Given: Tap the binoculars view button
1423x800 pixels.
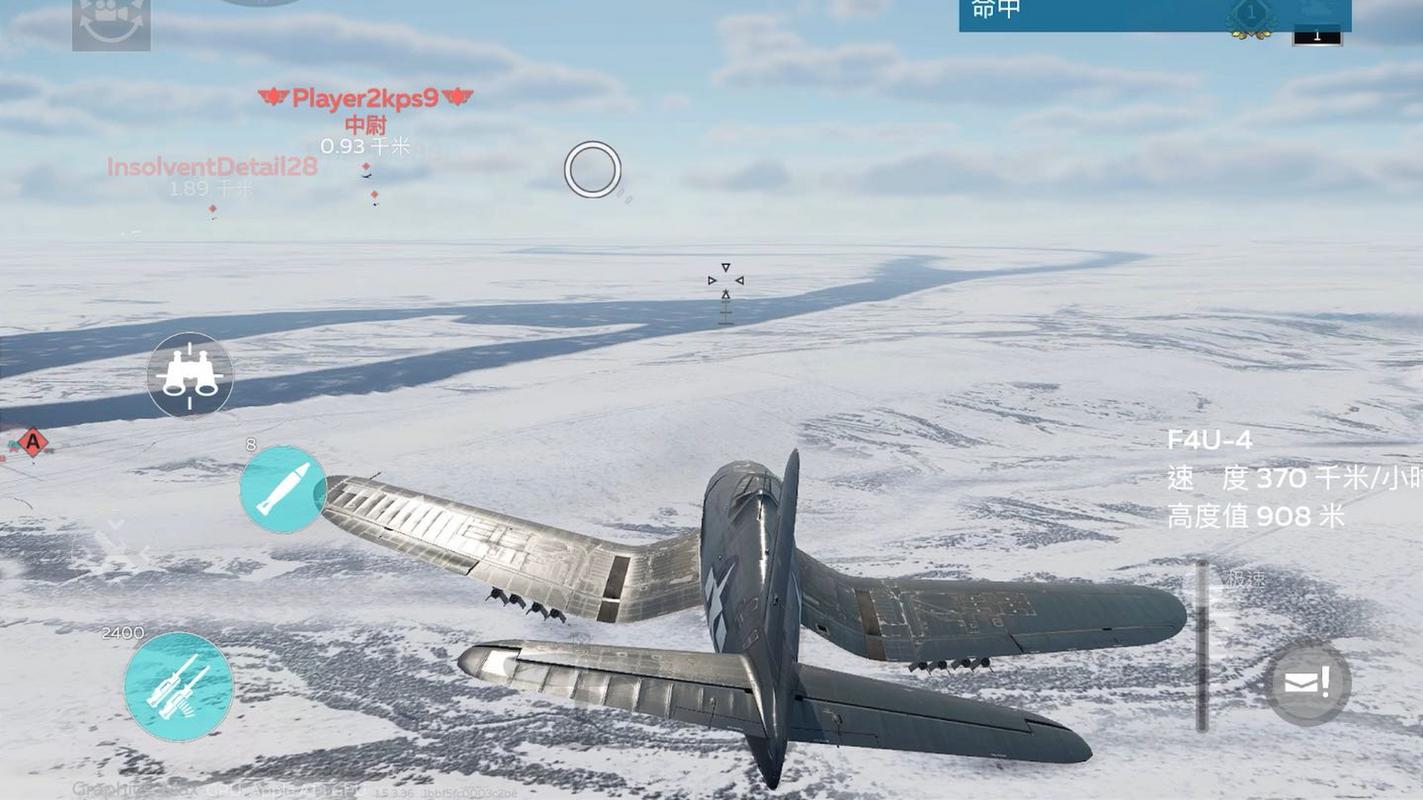Looking at the screenshot, I should 190,375.
